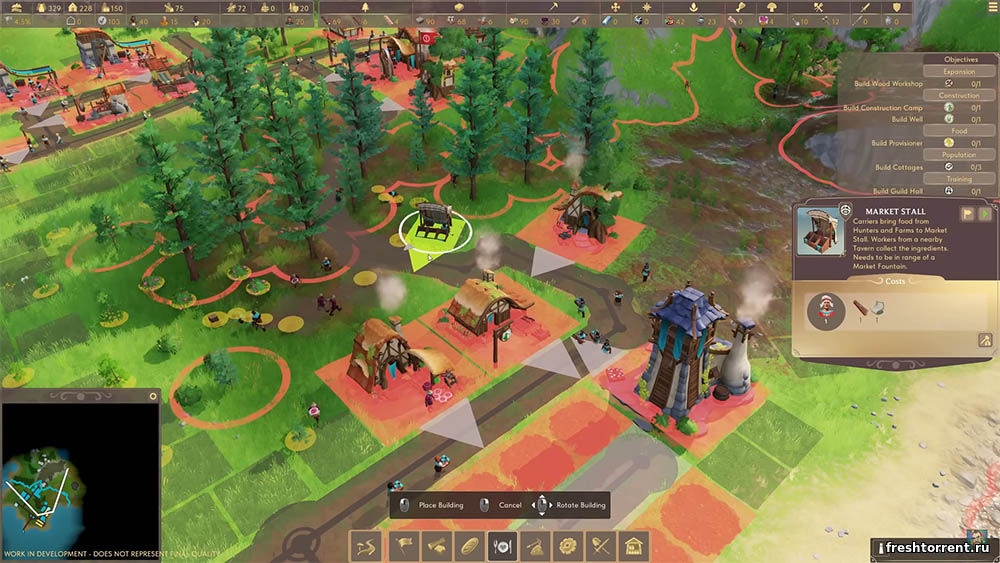The image size is (1000, 563).
Task: Click the flag button in Market Stall panel
Action: [967, 214]
